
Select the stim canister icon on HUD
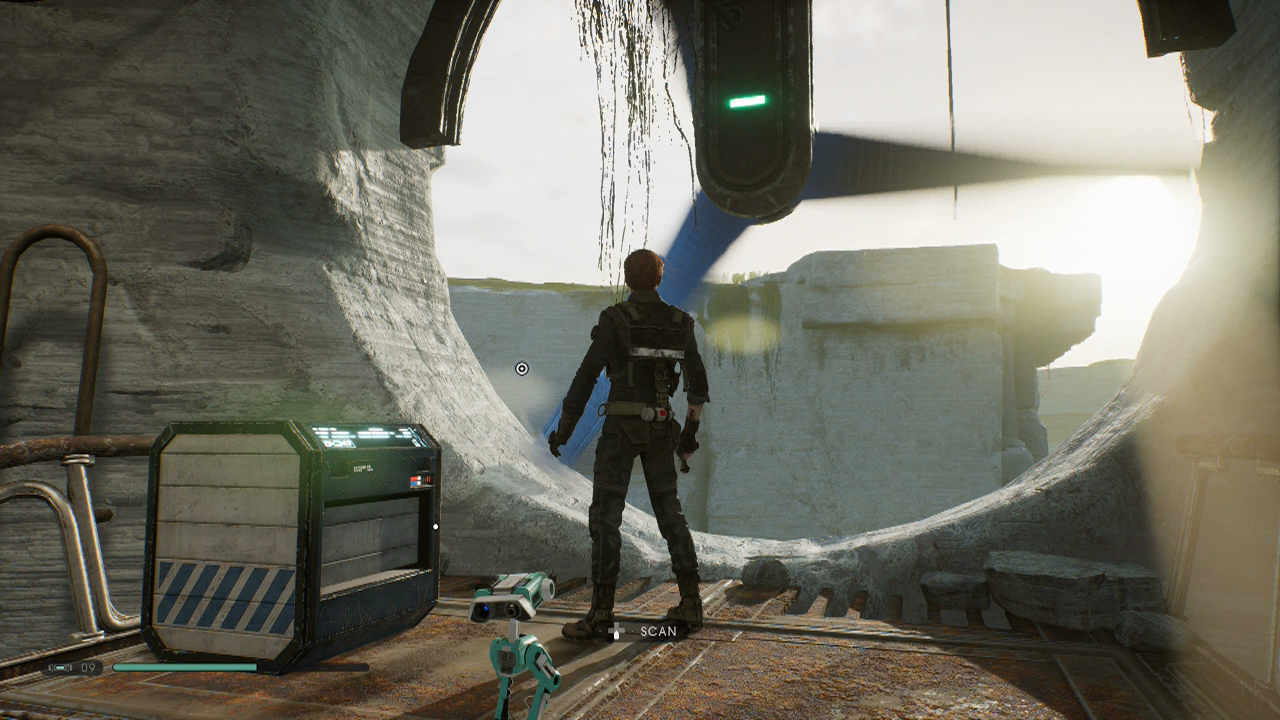(x=58, y=667)
